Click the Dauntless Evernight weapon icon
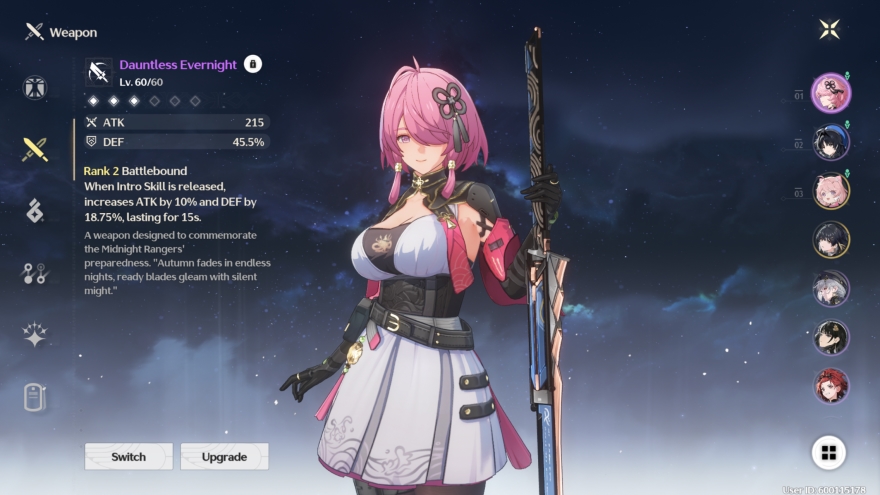The height and width of the screenshot is (495, 880). coord(99,70)
